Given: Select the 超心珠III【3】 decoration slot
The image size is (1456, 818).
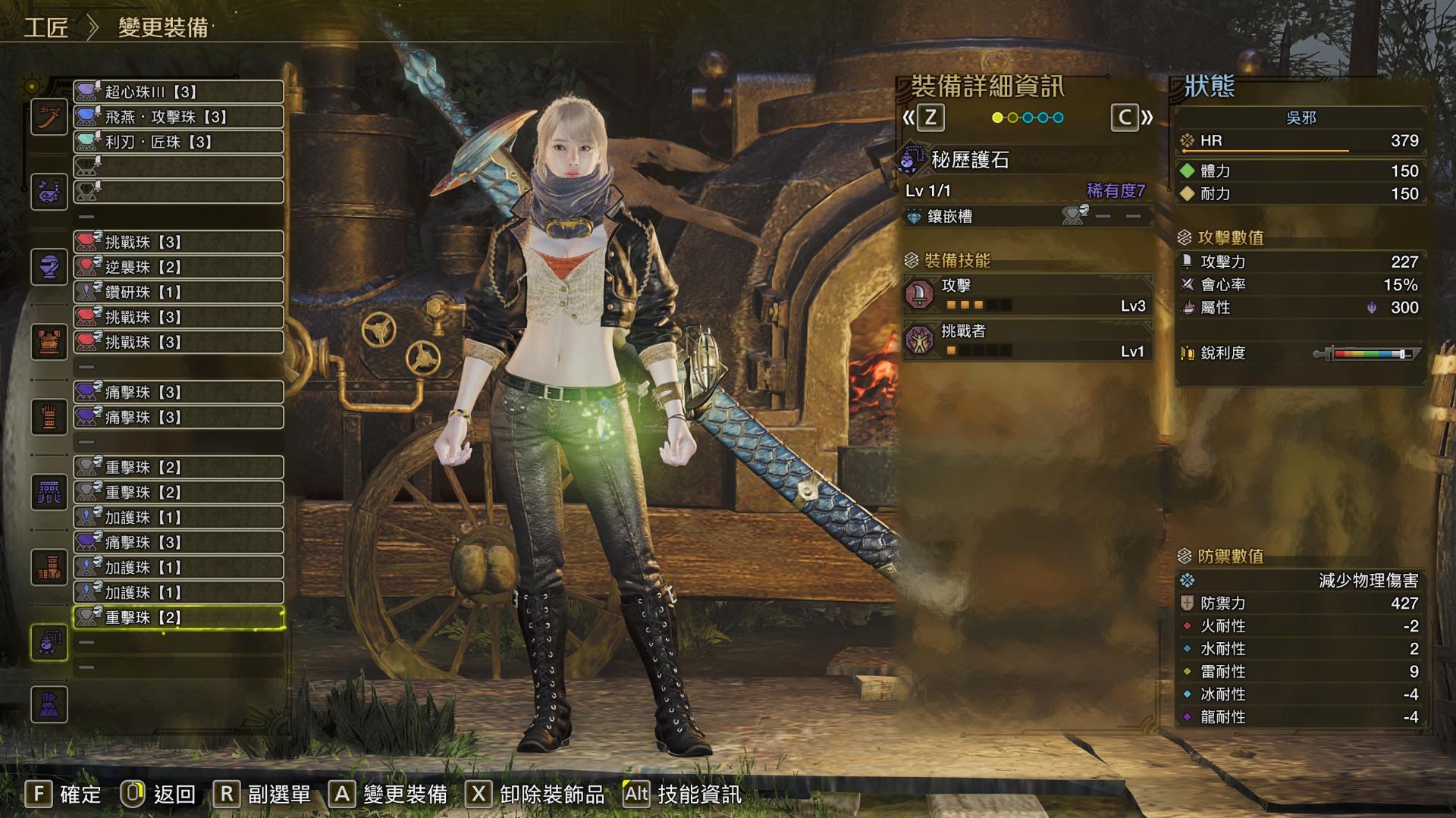Looking at the screenshot, I should 178,92.
